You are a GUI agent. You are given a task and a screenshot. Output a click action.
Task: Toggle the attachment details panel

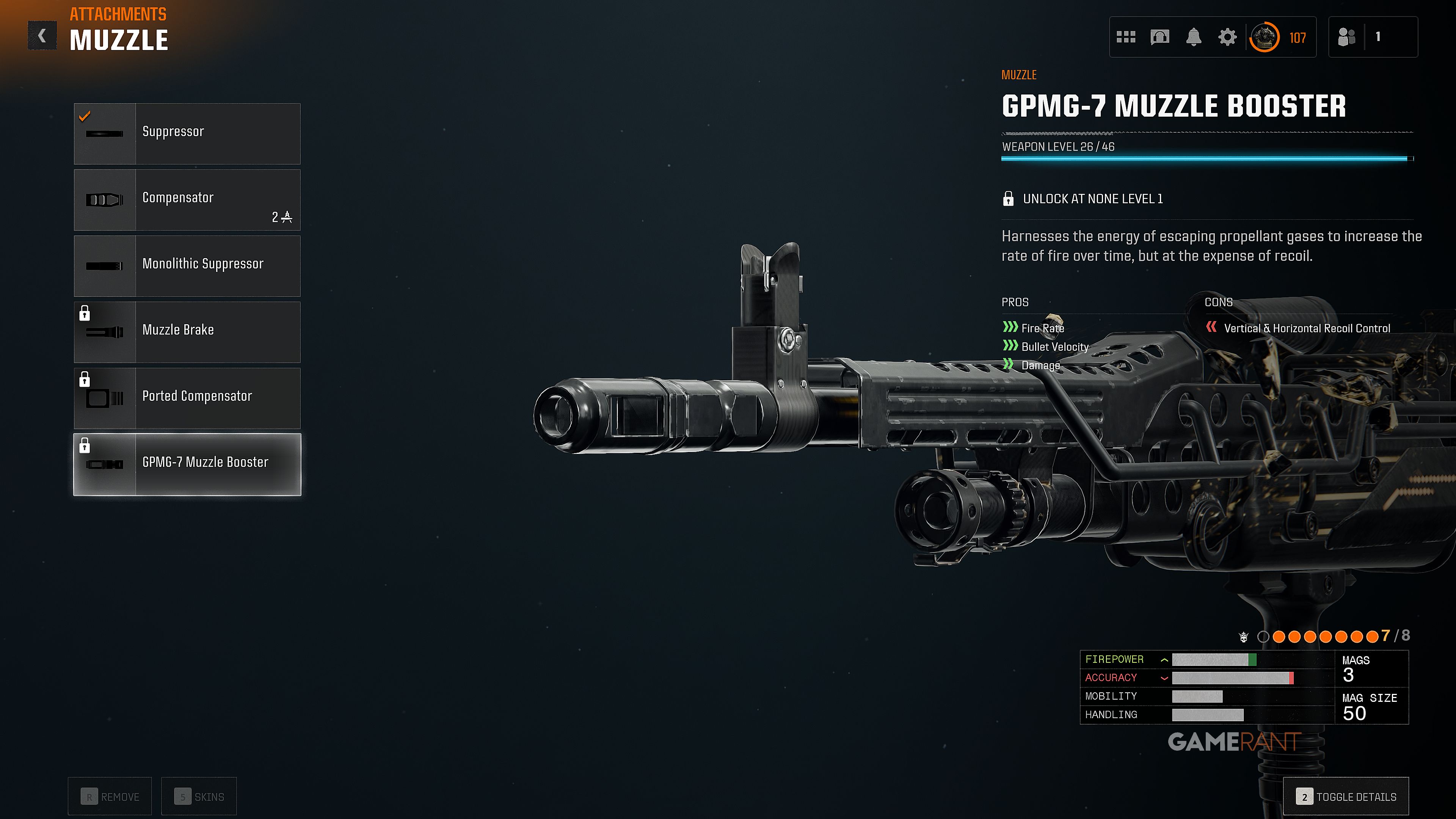pyautogui.click(x=1346, y=796)
